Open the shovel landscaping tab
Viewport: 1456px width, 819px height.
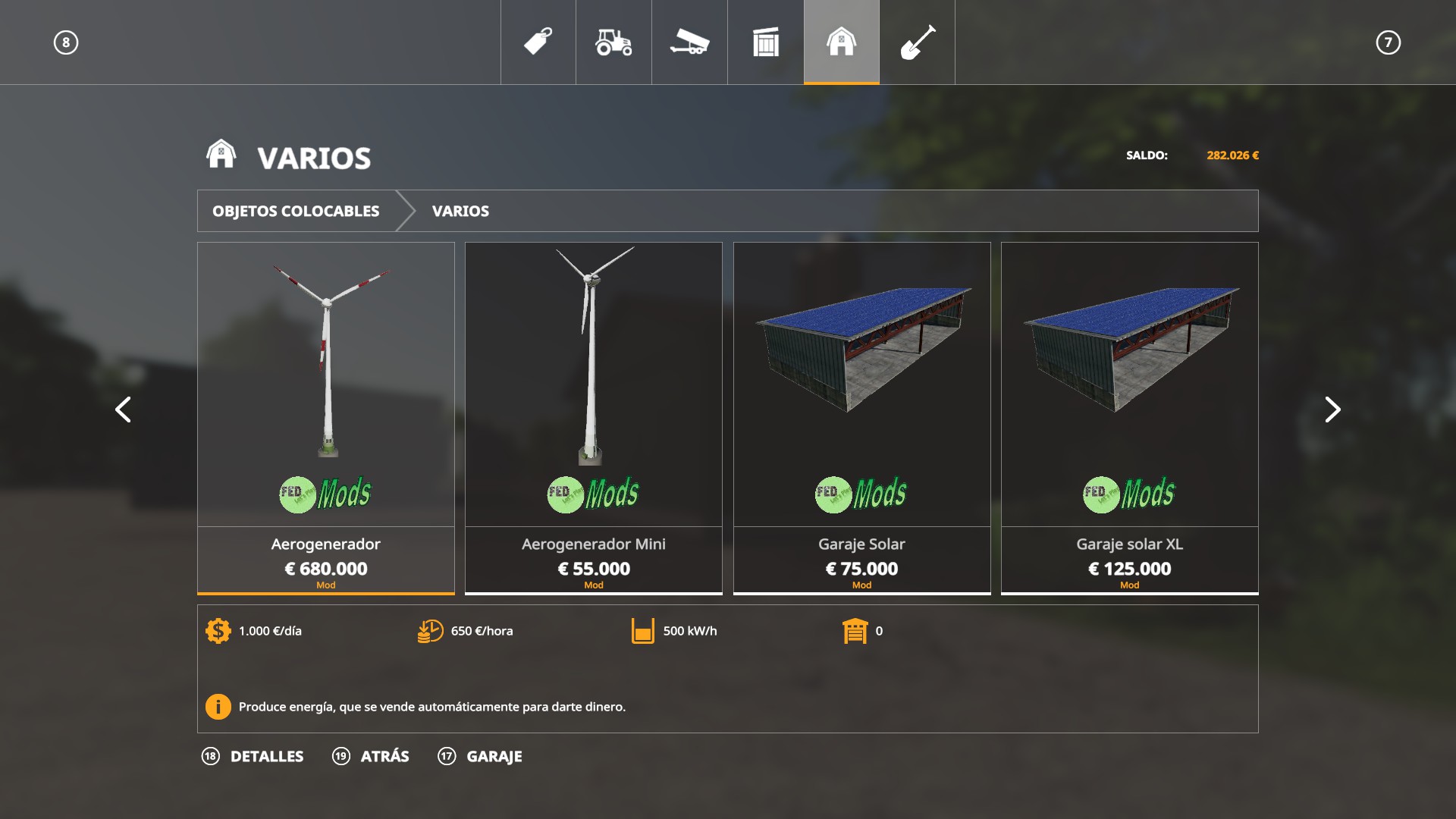pos(917,42)
